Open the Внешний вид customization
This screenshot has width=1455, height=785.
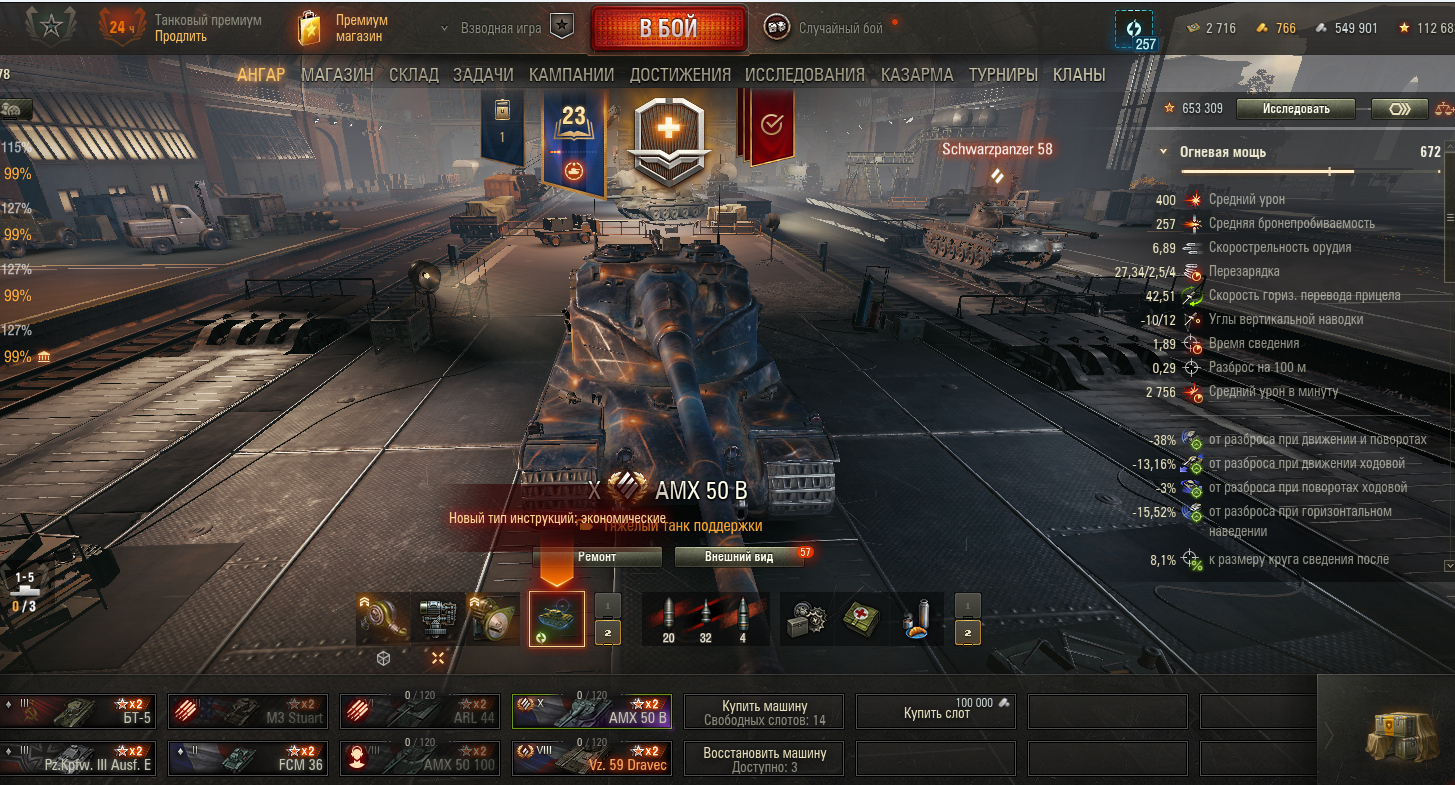(739, 557)
